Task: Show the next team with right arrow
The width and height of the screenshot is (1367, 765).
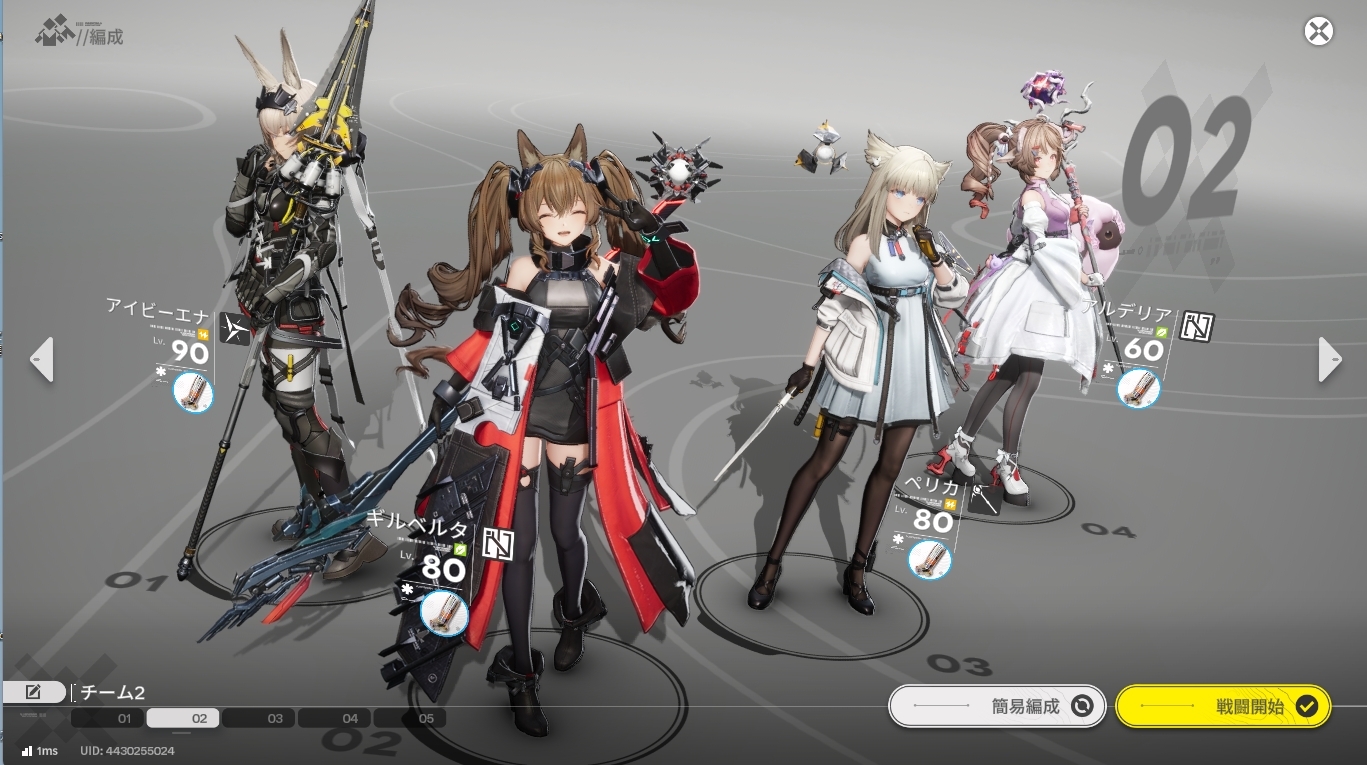Action: point(1329,360)
